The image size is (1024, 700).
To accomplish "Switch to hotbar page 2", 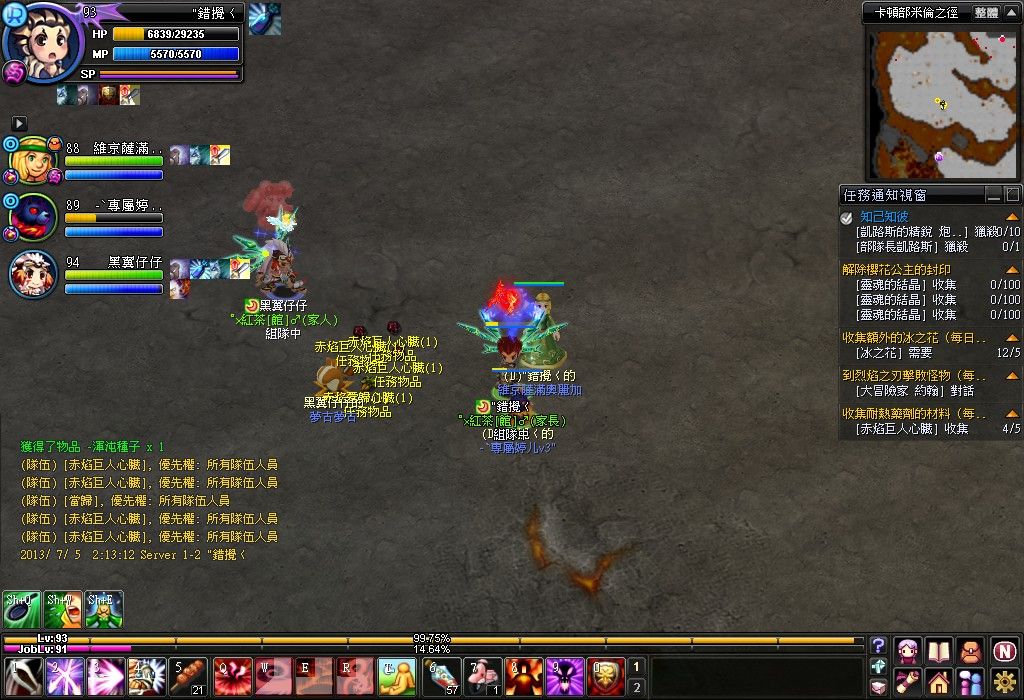I will point(637,686).
